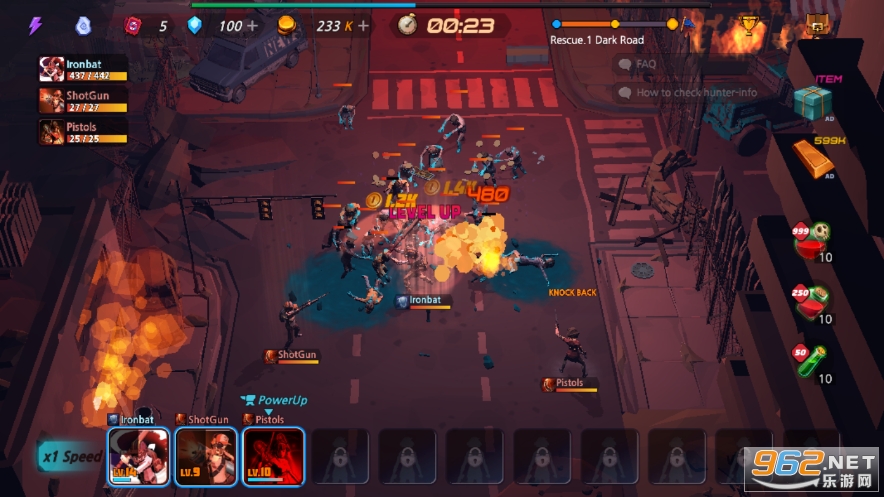The width and height of the screenshot is (884, 497).
Task: Select the Ironbat hunter card
Action: click(139, 457)
